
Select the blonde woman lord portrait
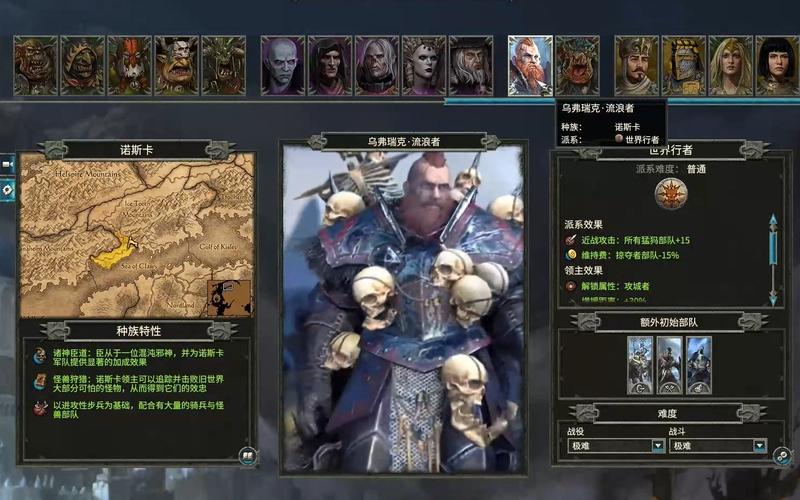[730, 66]
